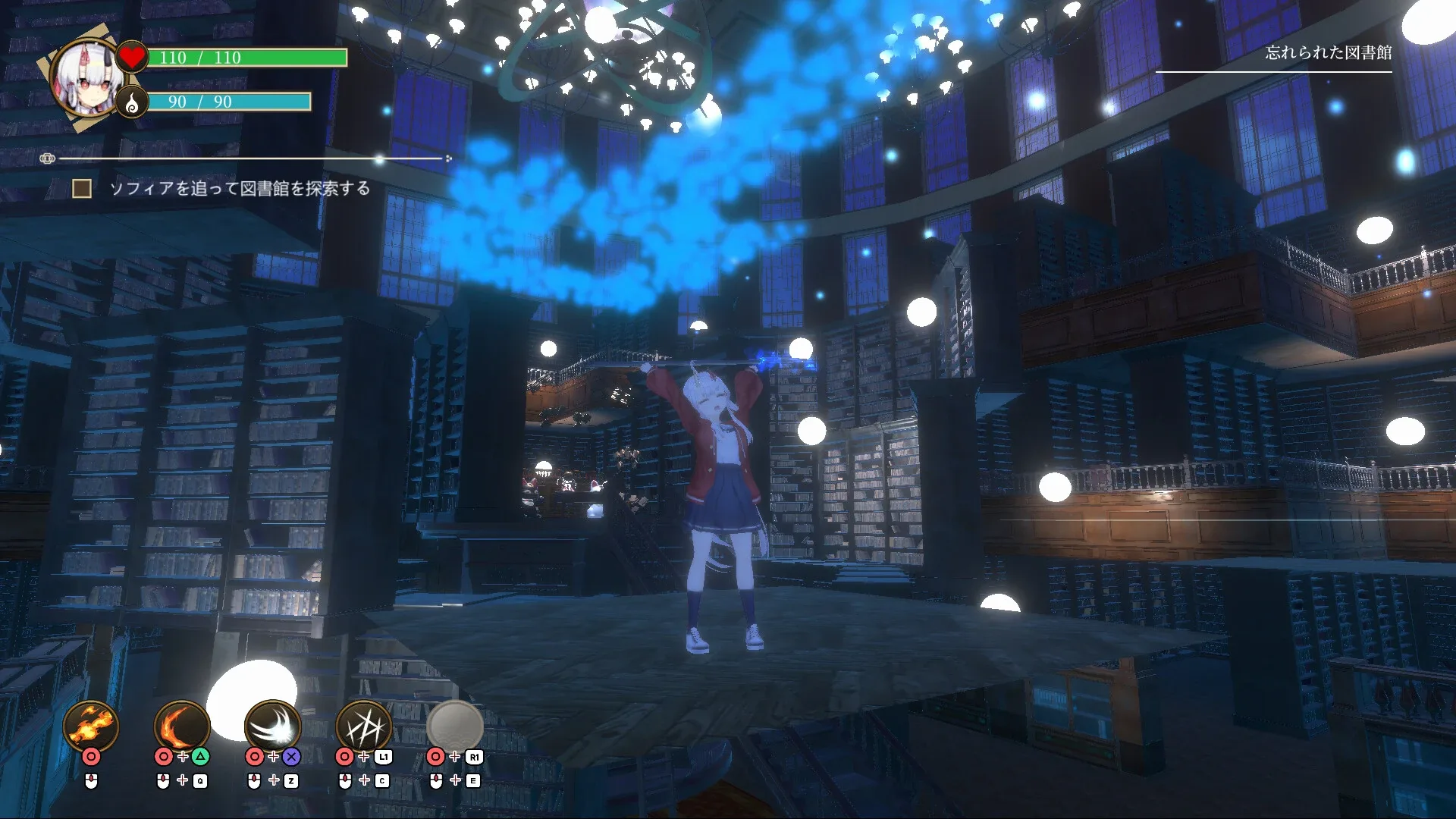The width and height of the screenshot is (1456, 819).
Task: Click the emblem at the left of the progress bar
Action: [47, 158]
